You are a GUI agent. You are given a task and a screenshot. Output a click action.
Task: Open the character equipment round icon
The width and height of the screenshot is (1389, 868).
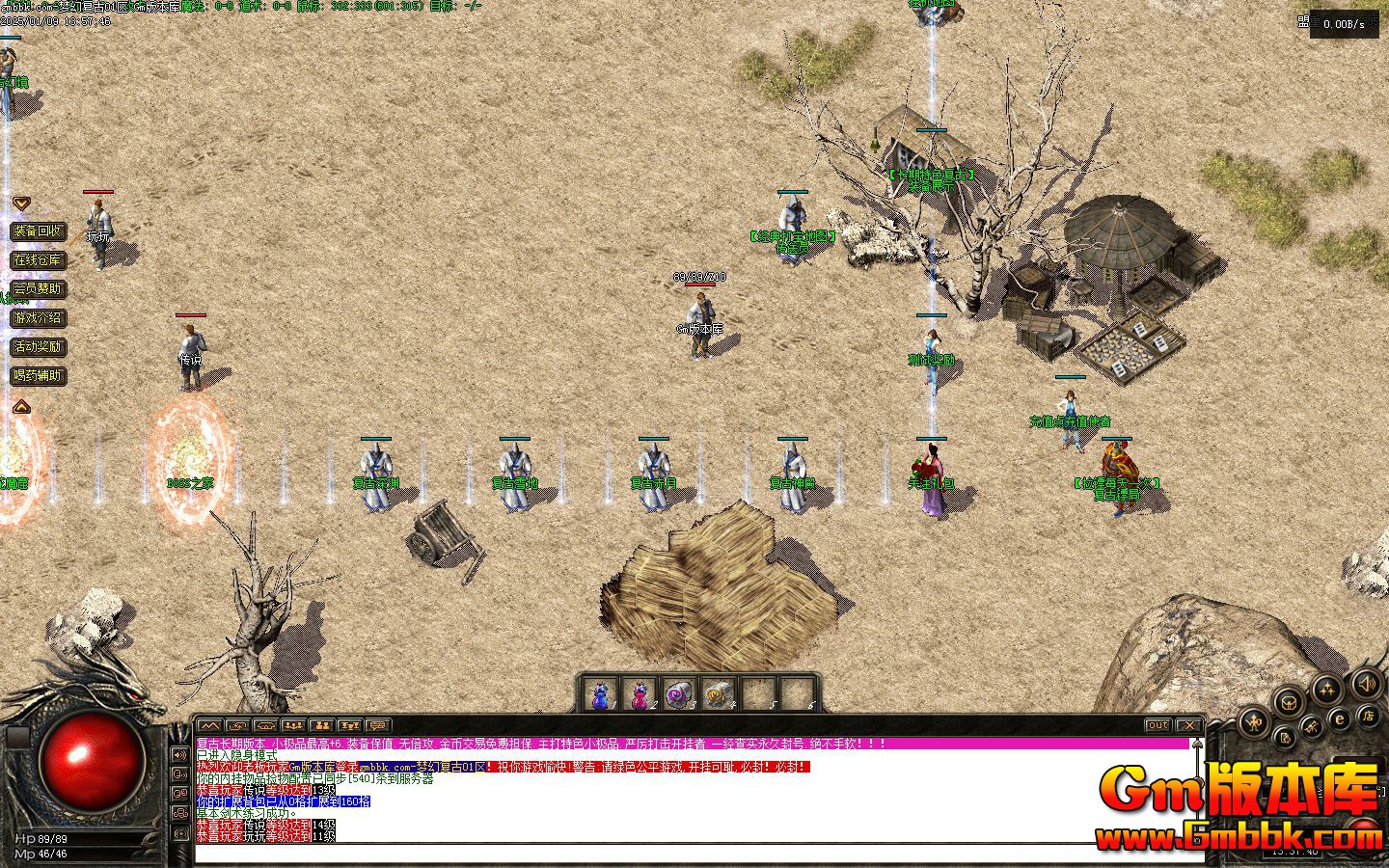(1253, 720)
